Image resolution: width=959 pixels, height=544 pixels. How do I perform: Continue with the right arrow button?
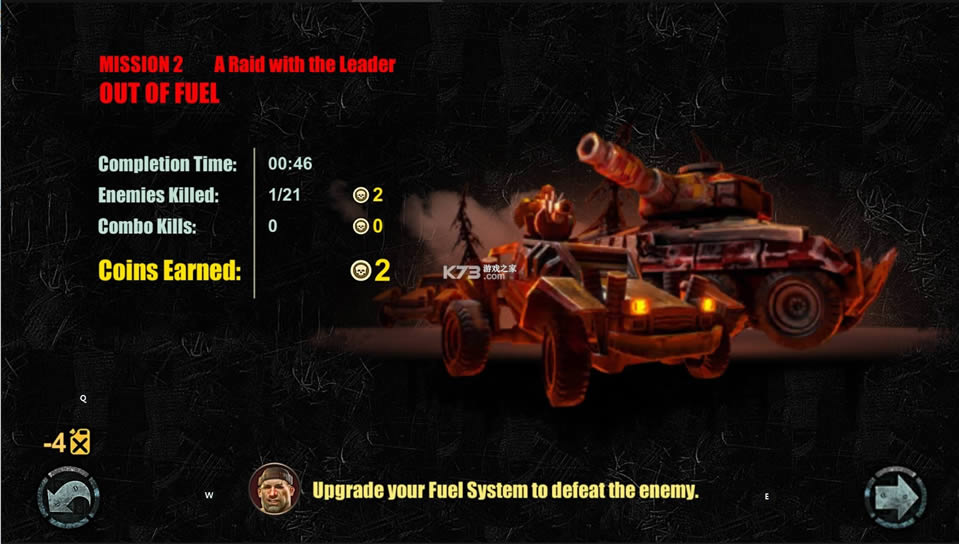click(894, 497)
